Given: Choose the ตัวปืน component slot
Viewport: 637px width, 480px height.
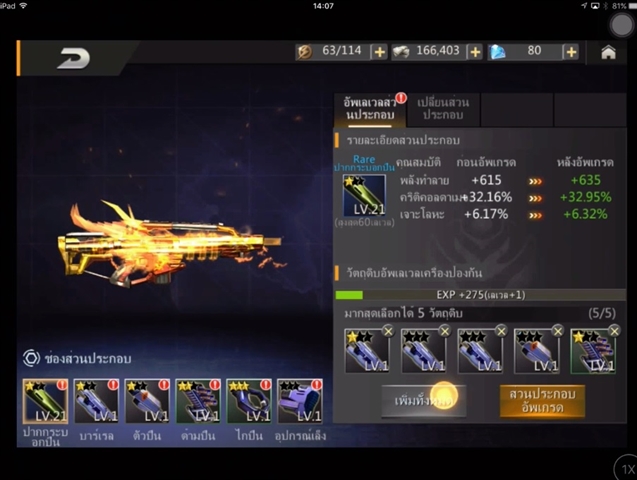Looking at the screenshot, I should pyautogui.click(x=147, y=401).
